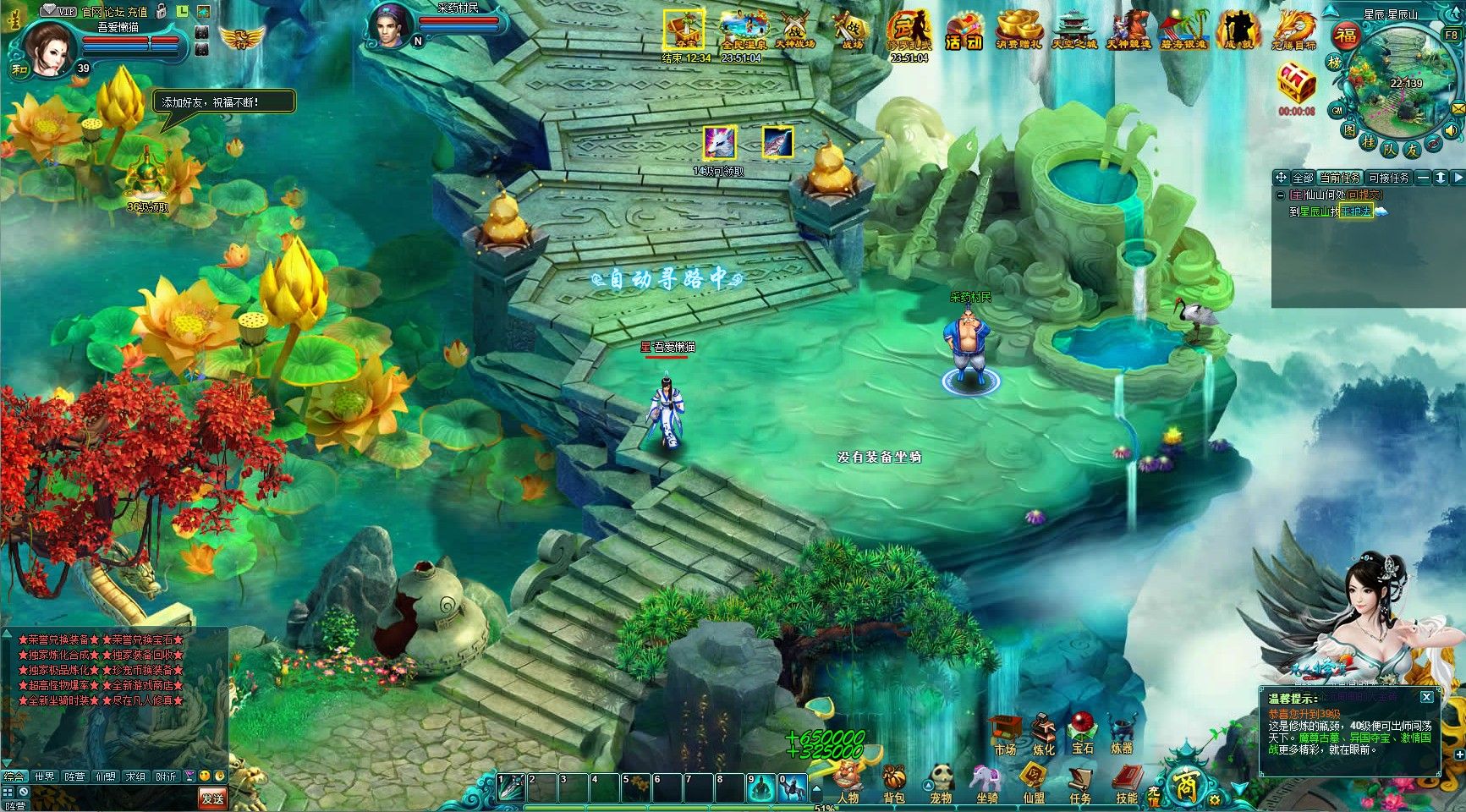Close the 温馨提示 tip window

click(1427, 697)
